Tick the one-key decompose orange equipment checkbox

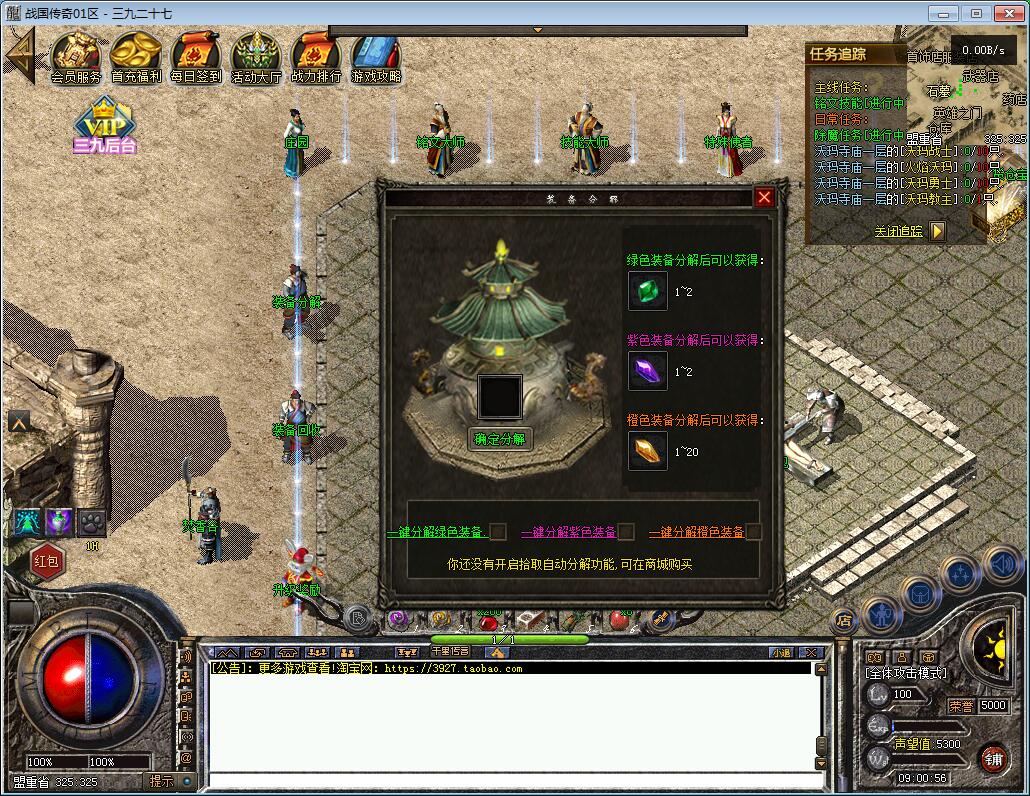[754, 532]
